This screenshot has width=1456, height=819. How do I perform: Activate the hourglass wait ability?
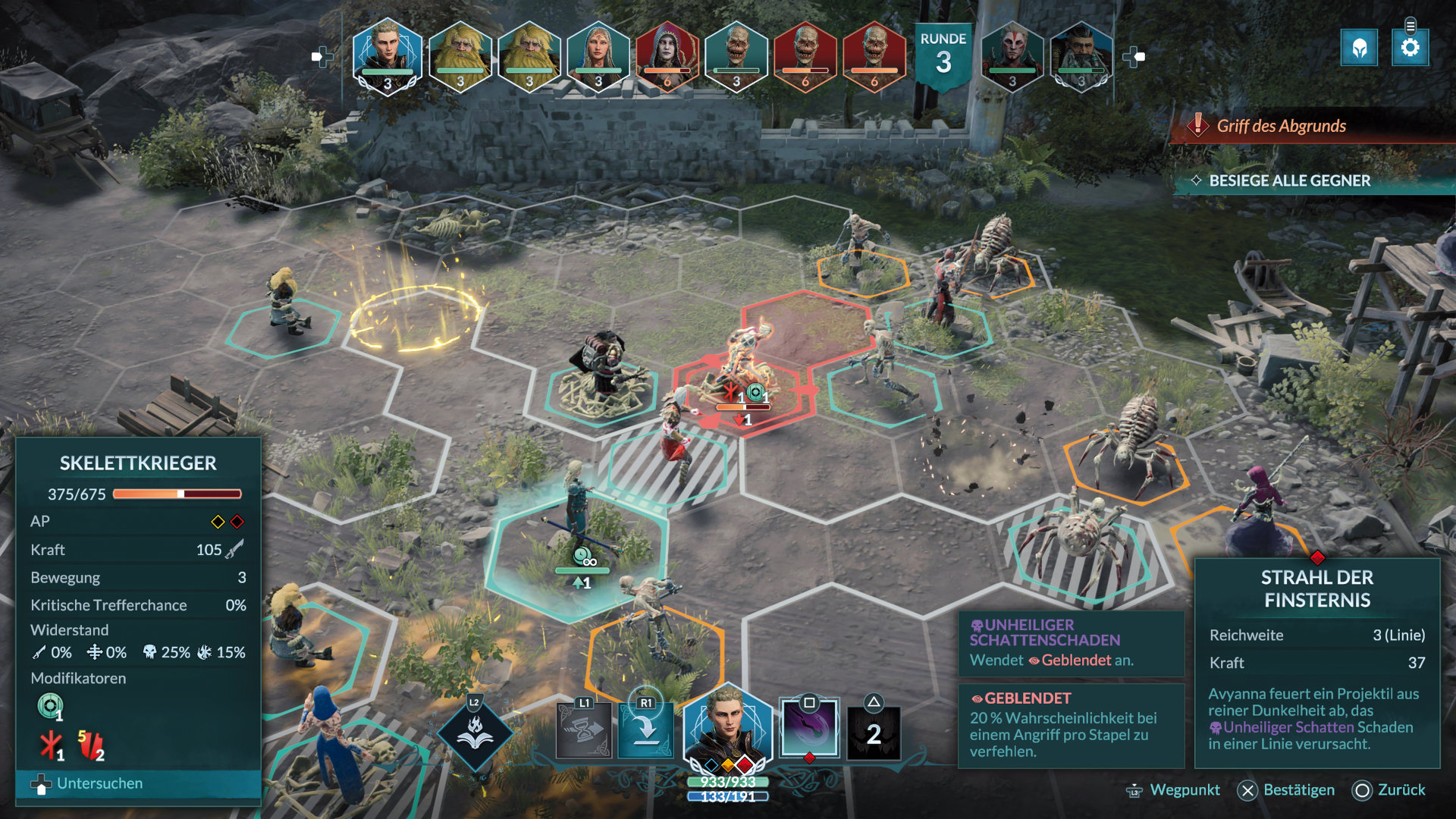click(584, 731)
